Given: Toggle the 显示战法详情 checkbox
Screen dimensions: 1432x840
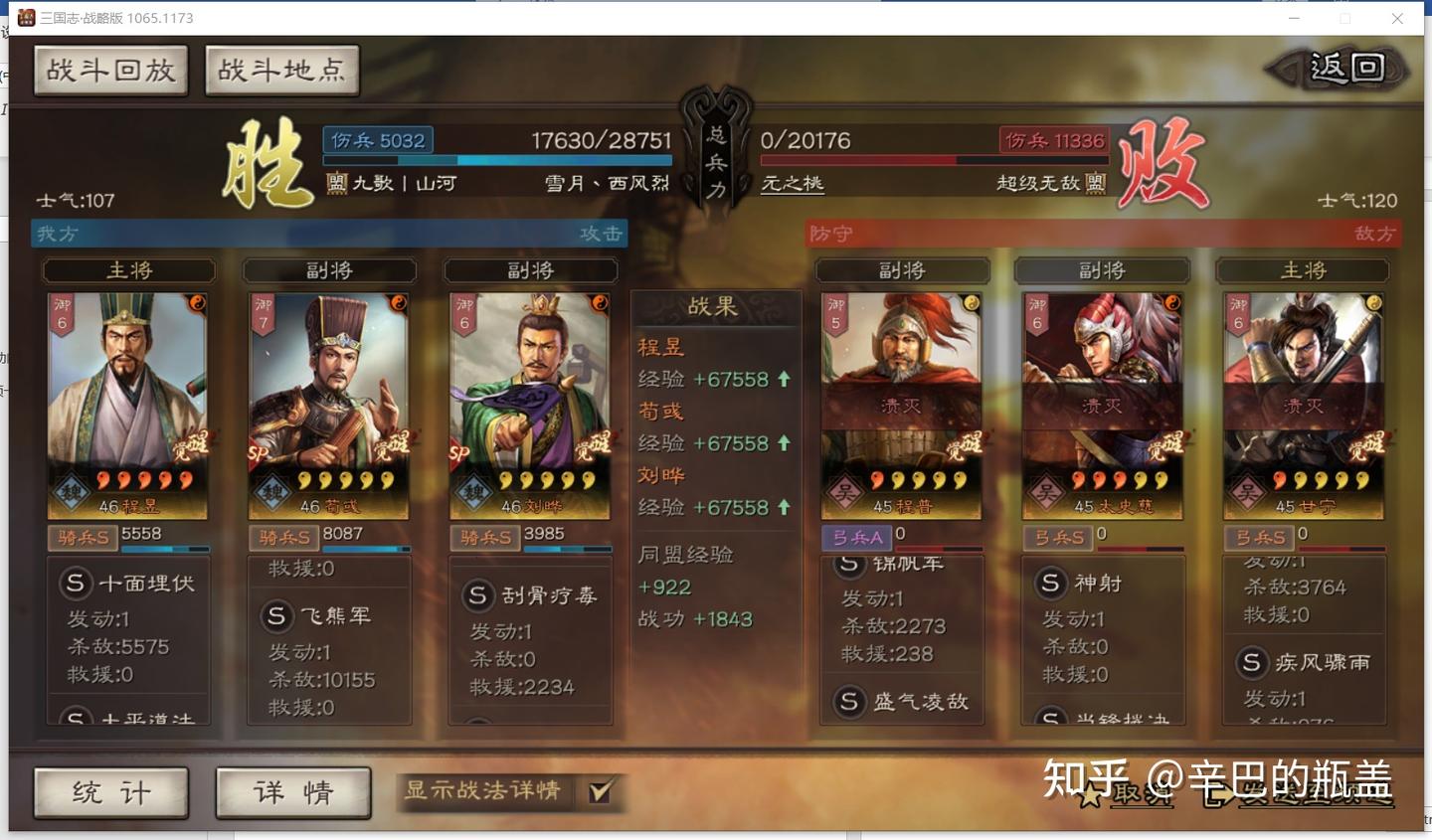Looking at the screenshot, I should (x=598, y=794).
